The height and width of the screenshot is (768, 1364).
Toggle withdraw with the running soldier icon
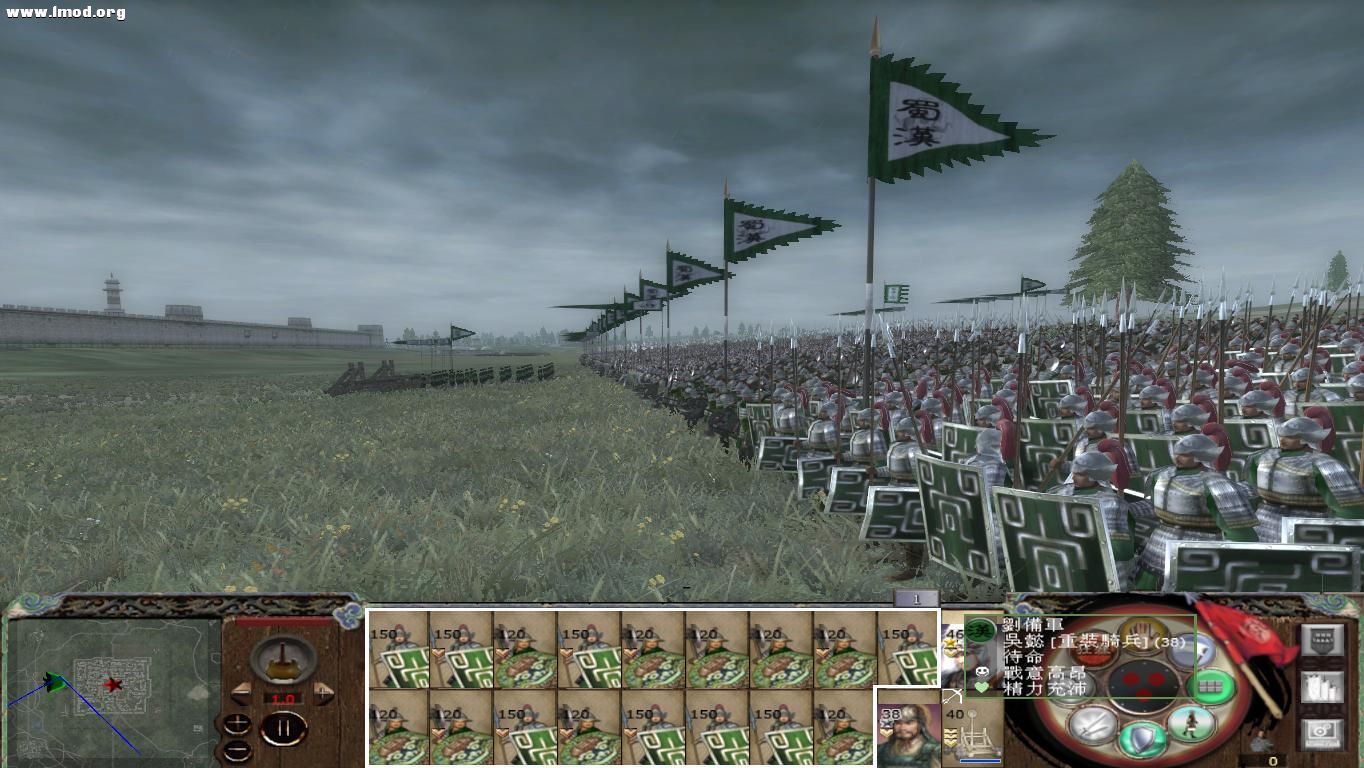point(1190,723)
